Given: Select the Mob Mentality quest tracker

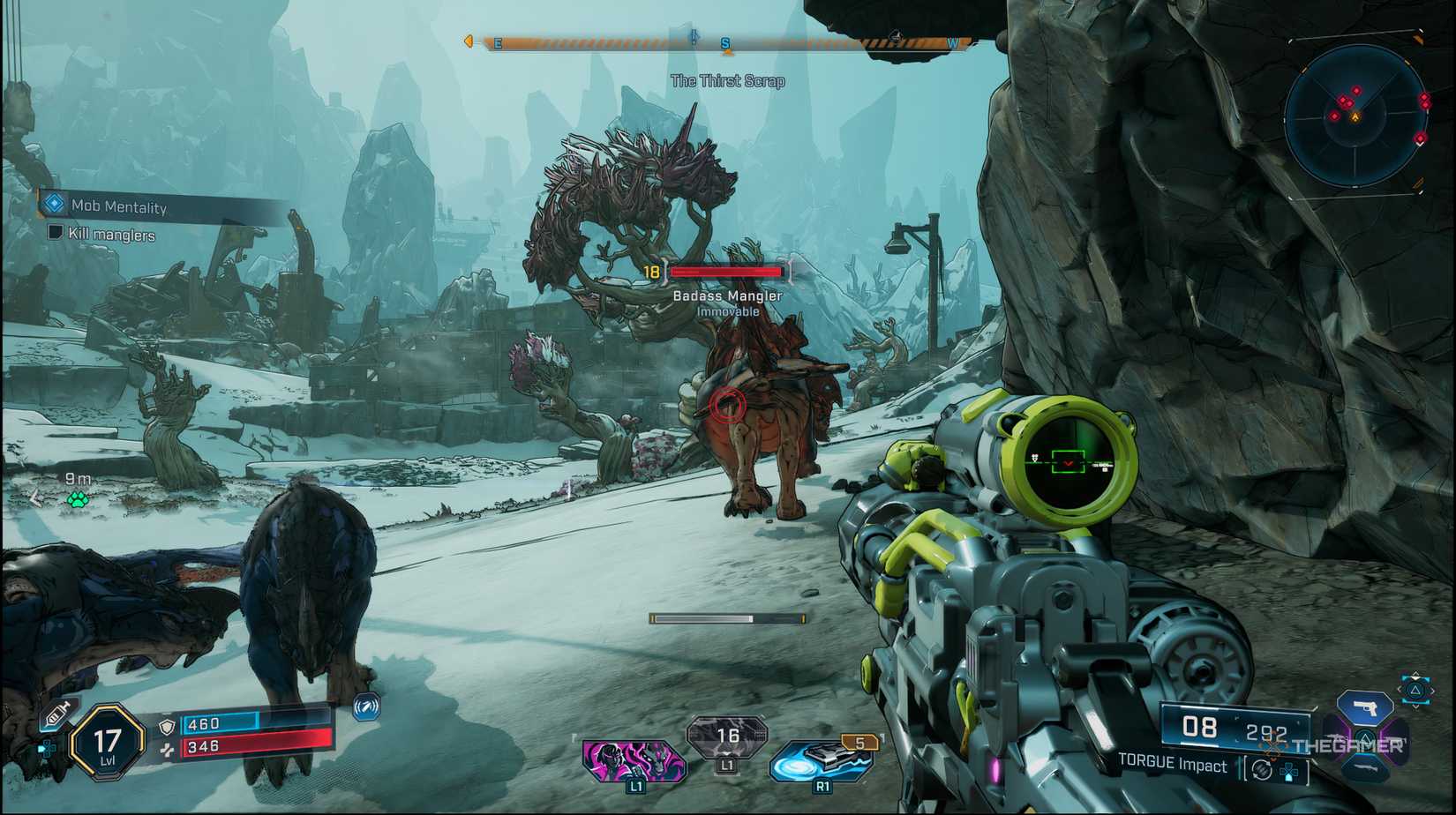Looking at the screenshot, I should click(119, 206).
